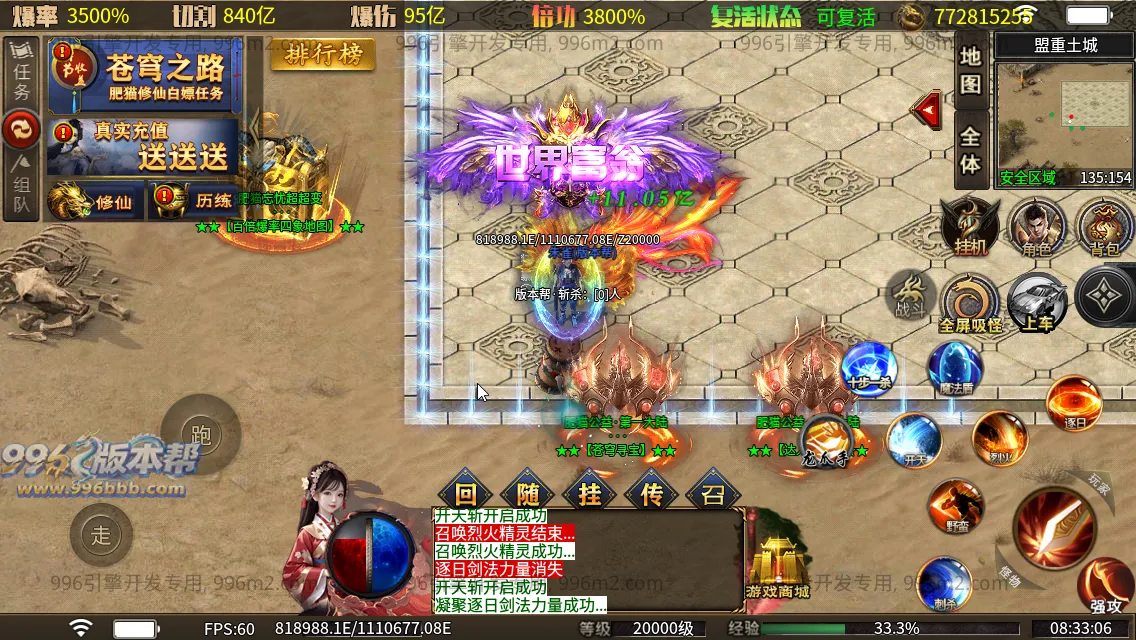Switch to the 任务 quest tab
Screen dimensions: 1136x640
[22, 75]
